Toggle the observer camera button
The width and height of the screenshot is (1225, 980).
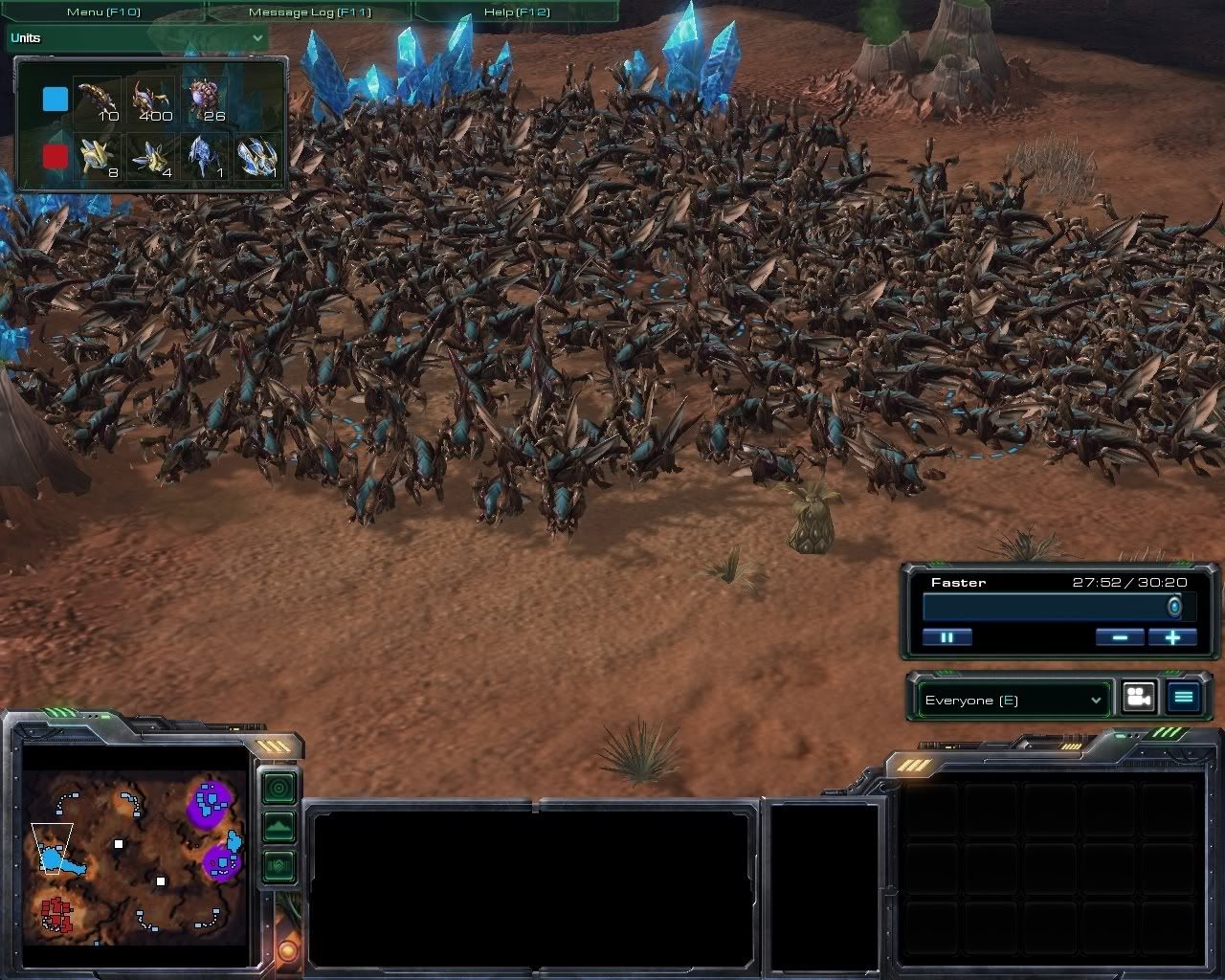(1138, 698)
